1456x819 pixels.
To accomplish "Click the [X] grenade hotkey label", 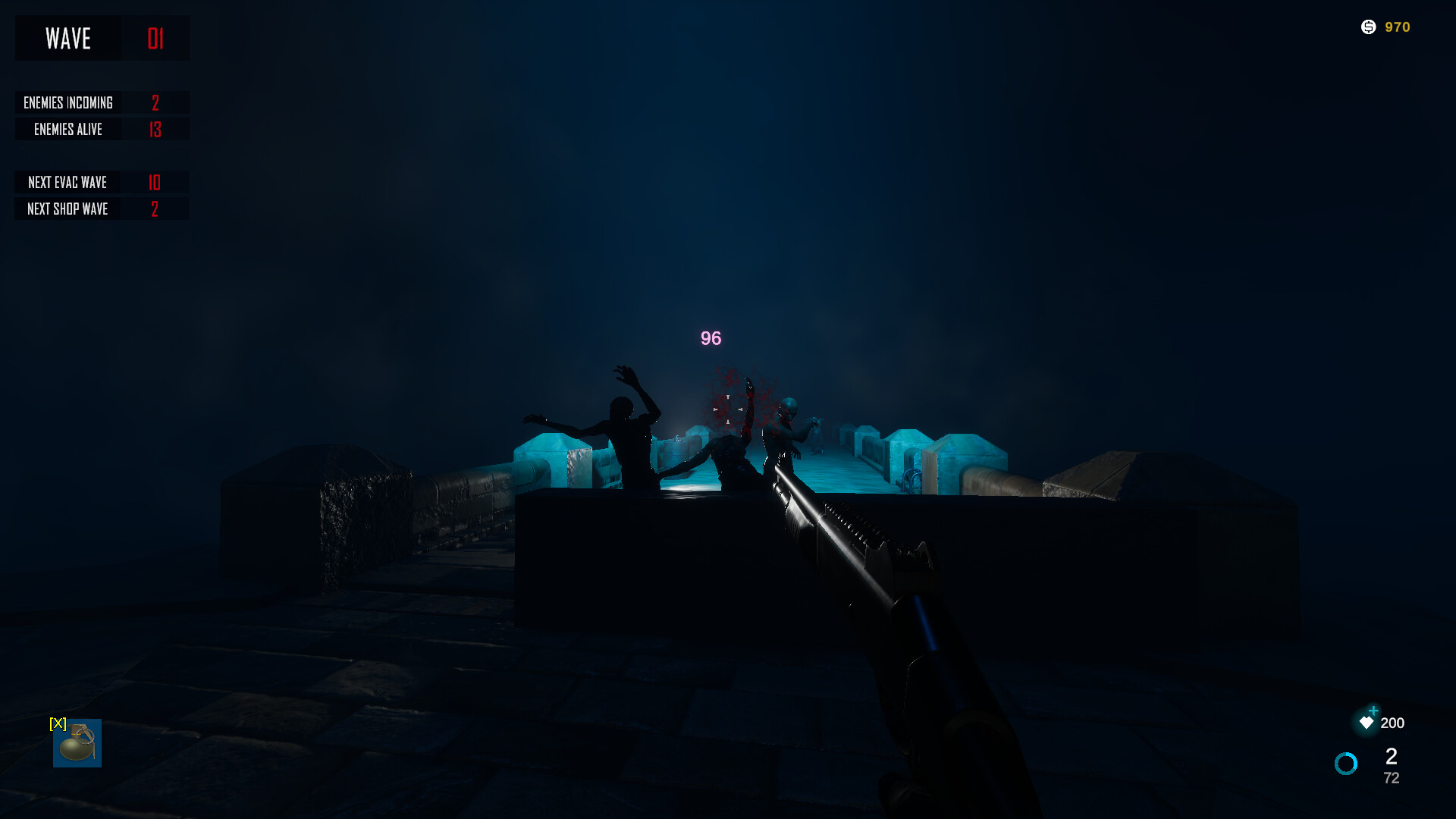I will [57, 724].
